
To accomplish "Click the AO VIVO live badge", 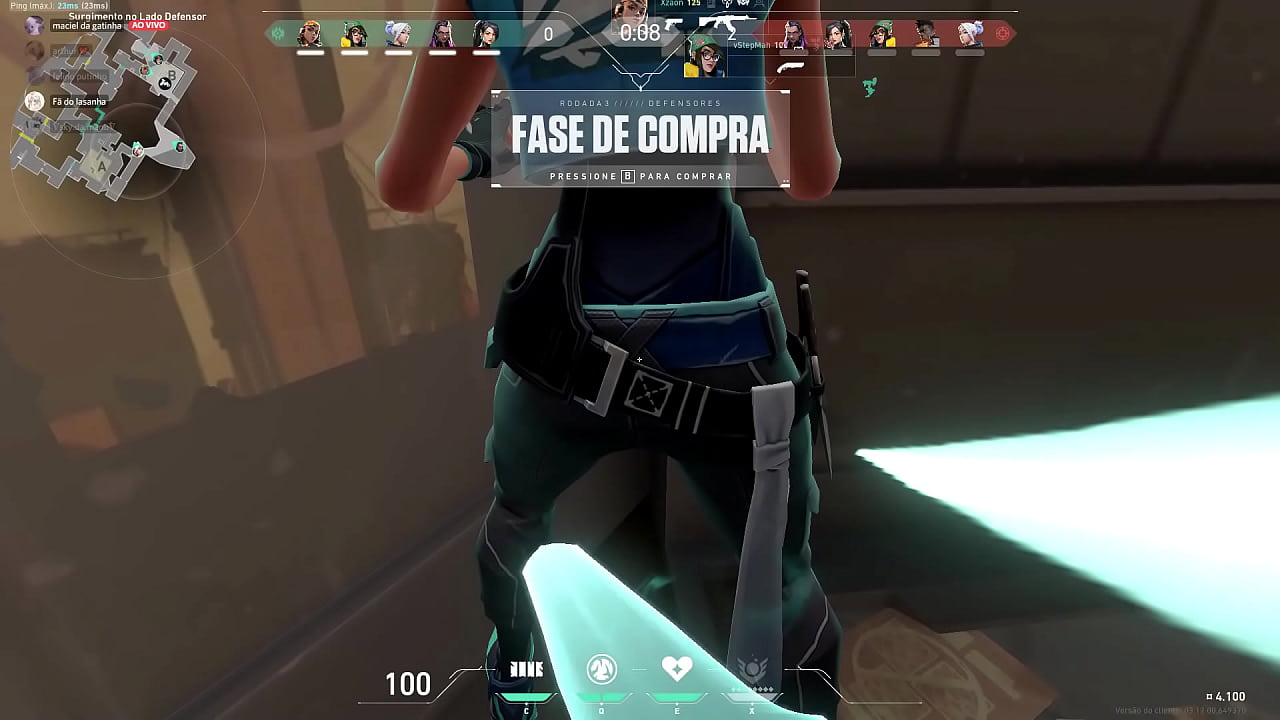I will tap(146, 25).
